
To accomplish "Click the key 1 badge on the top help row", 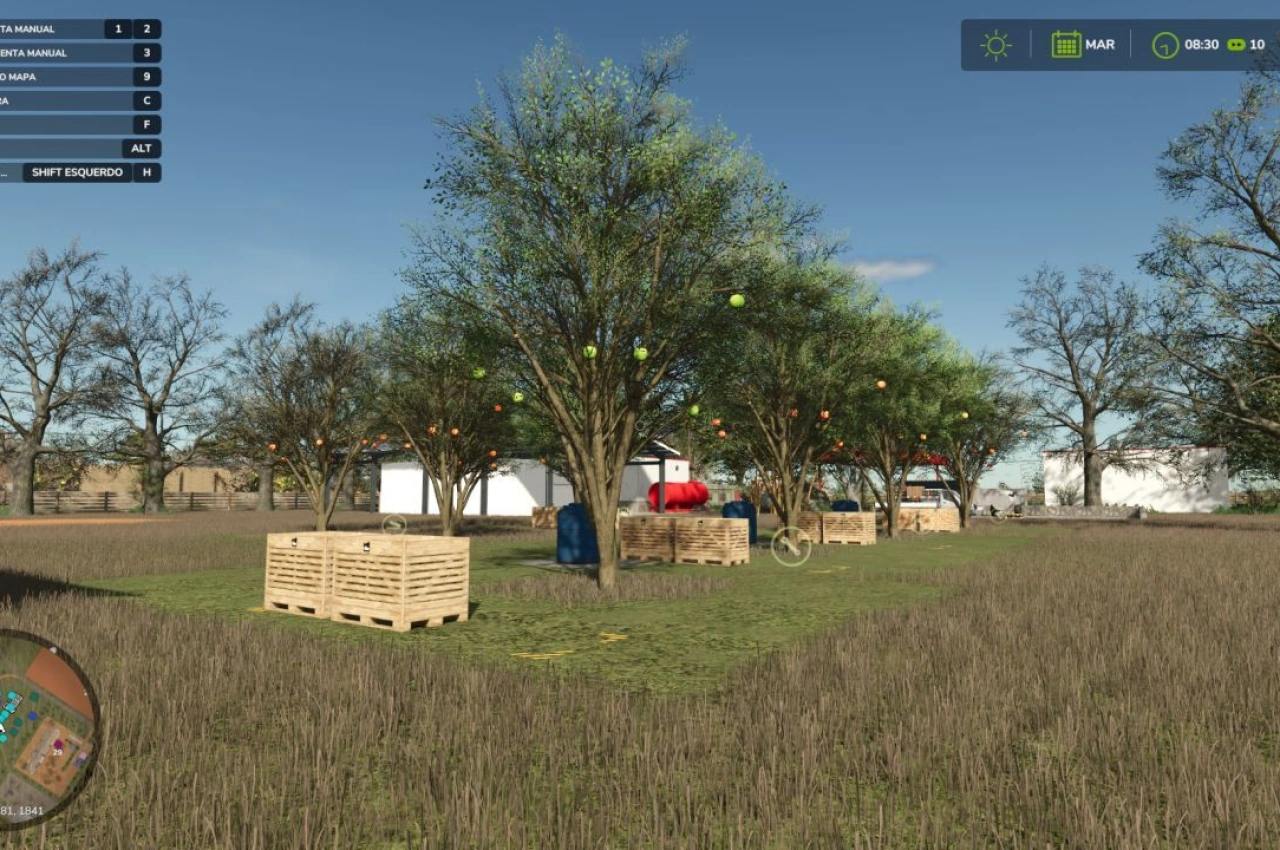I will coord(117,28).
